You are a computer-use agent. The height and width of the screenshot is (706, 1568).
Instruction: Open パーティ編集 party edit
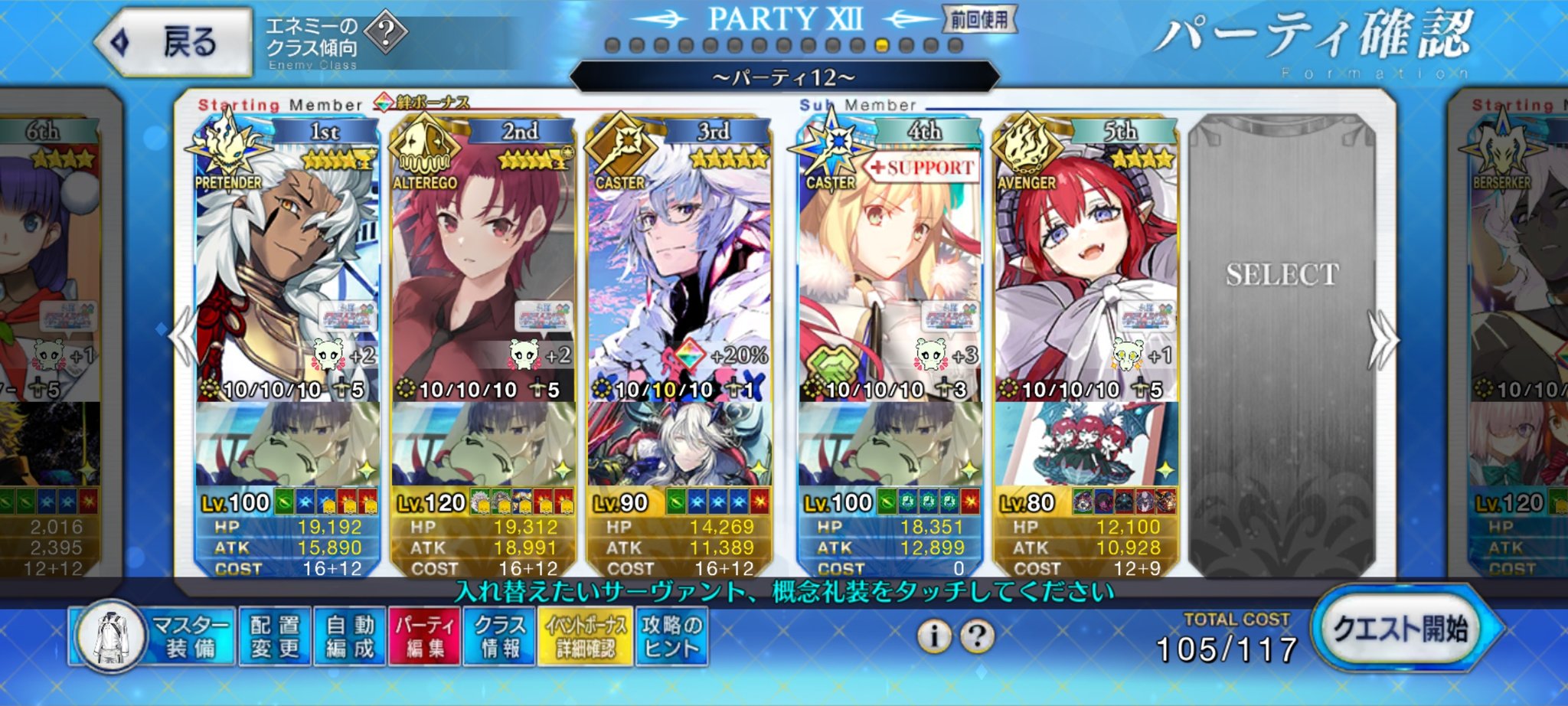(425, 636)
